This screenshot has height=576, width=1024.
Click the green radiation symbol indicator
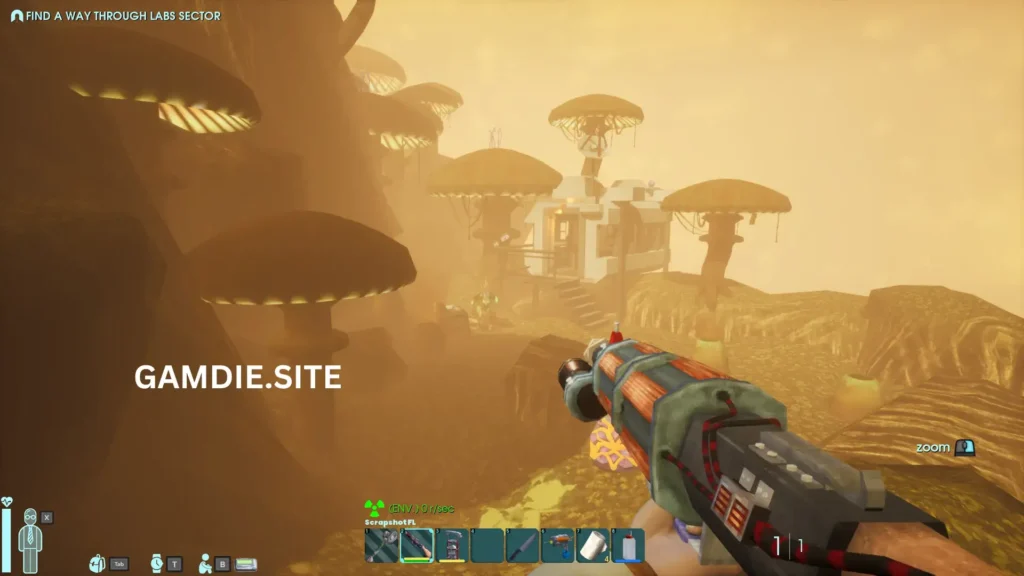pyautogui.click(x=375, y=509)
